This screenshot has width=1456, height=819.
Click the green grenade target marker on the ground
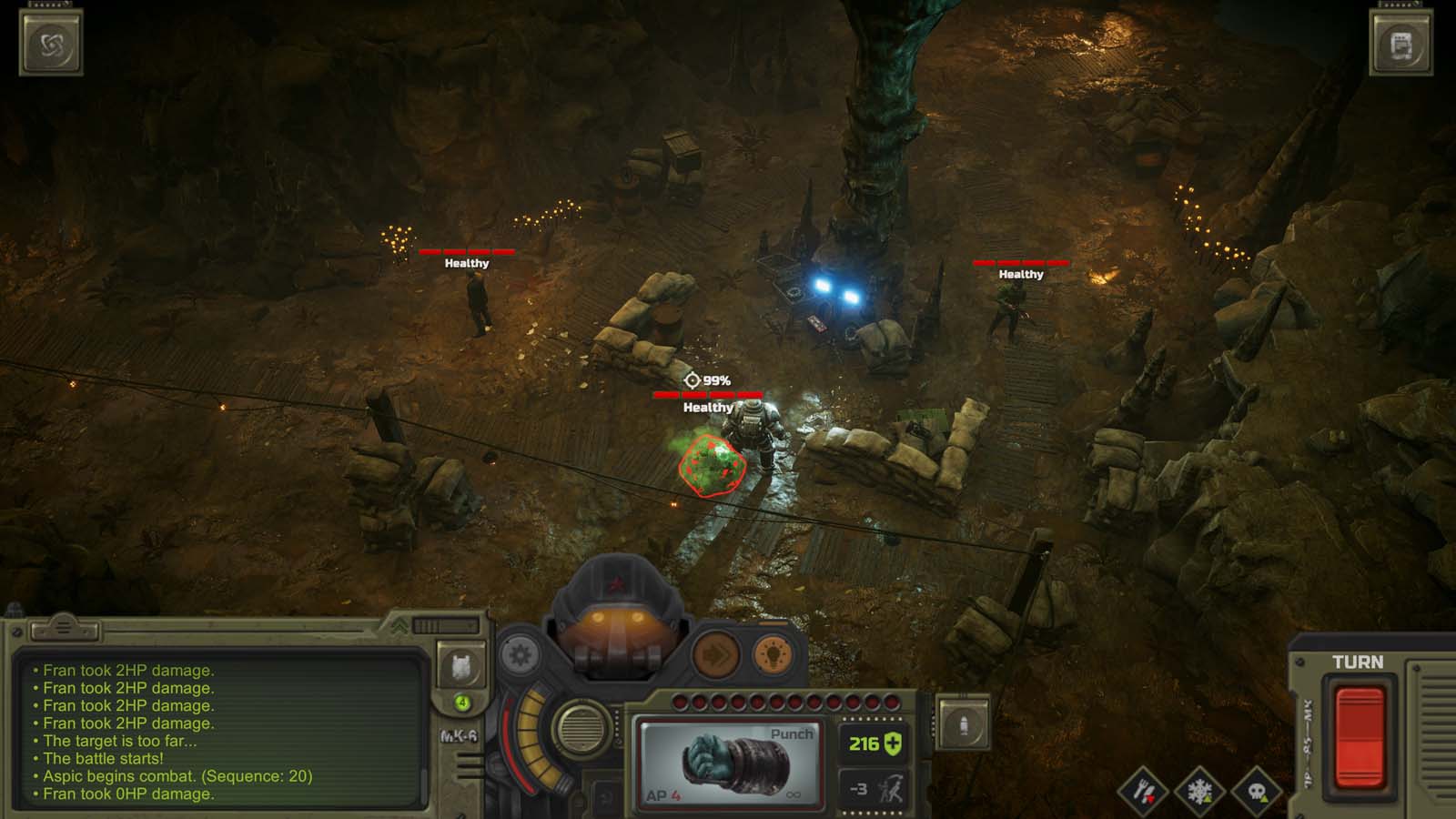pos(710,464)
